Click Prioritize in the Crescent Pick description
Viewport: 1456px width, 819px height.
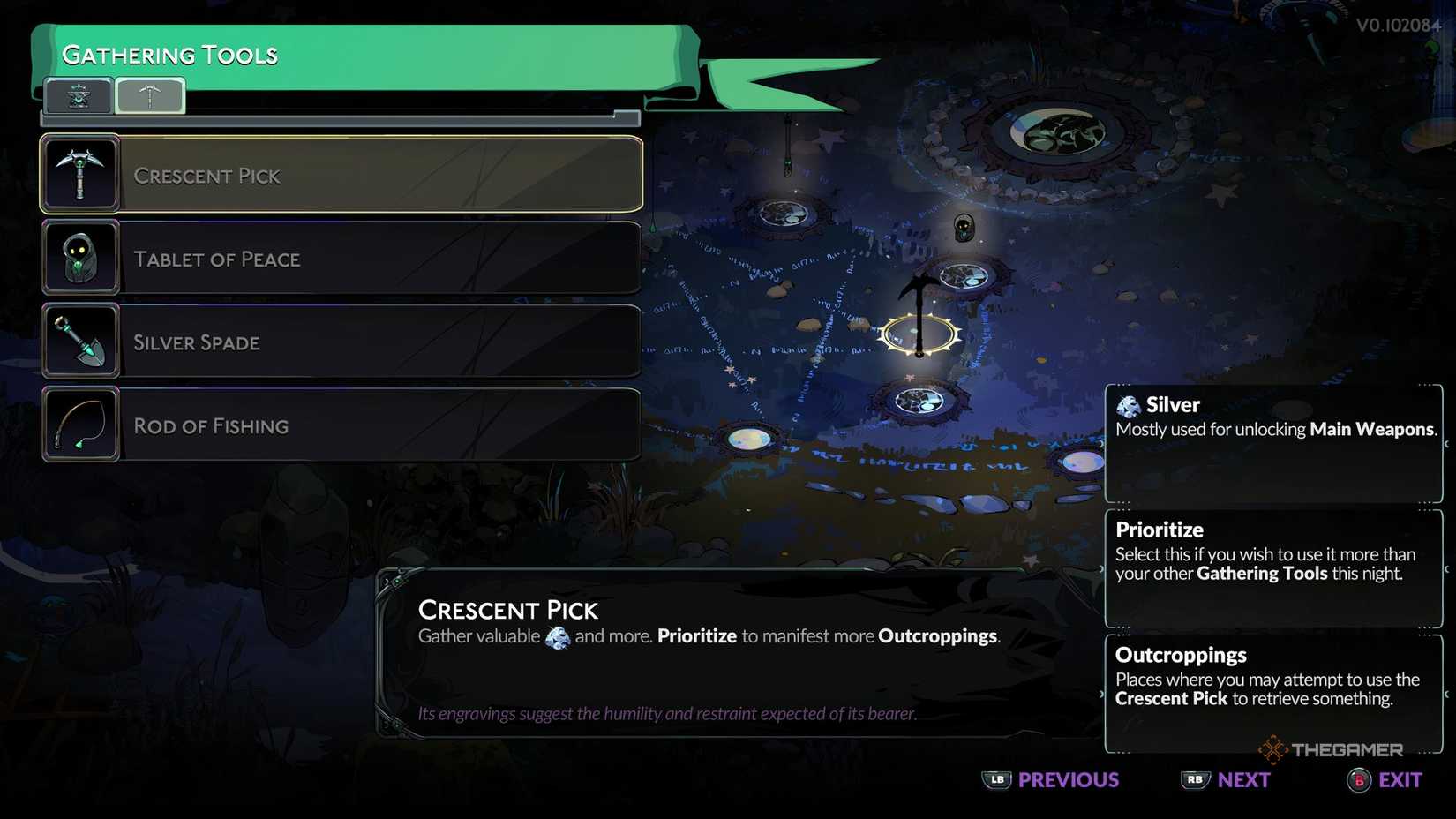[698, 635]
